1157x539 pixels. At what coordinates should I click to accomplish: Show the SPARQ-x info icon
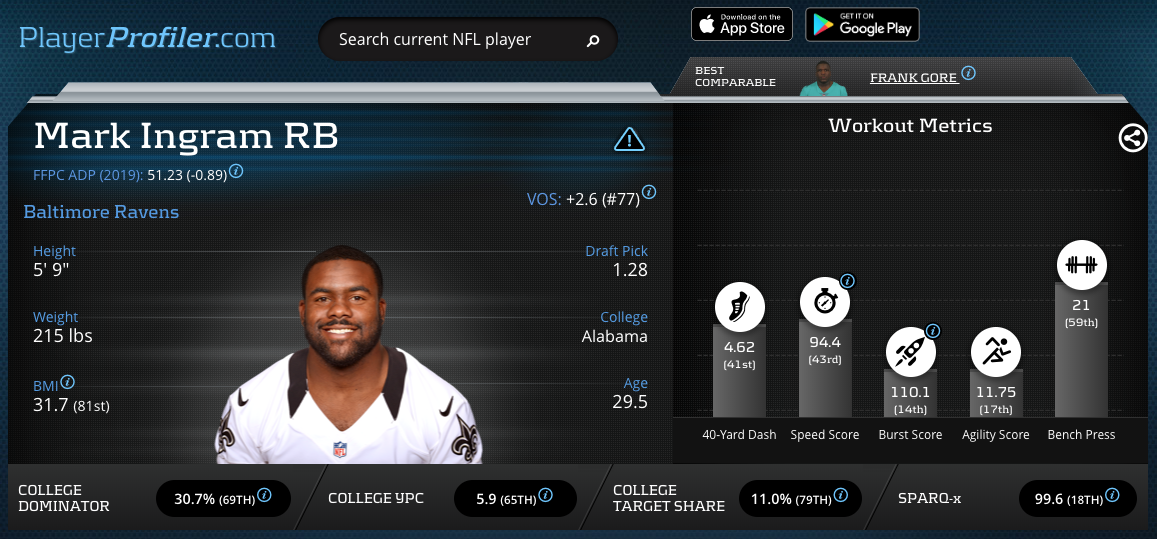click(x=1112, y=495)
